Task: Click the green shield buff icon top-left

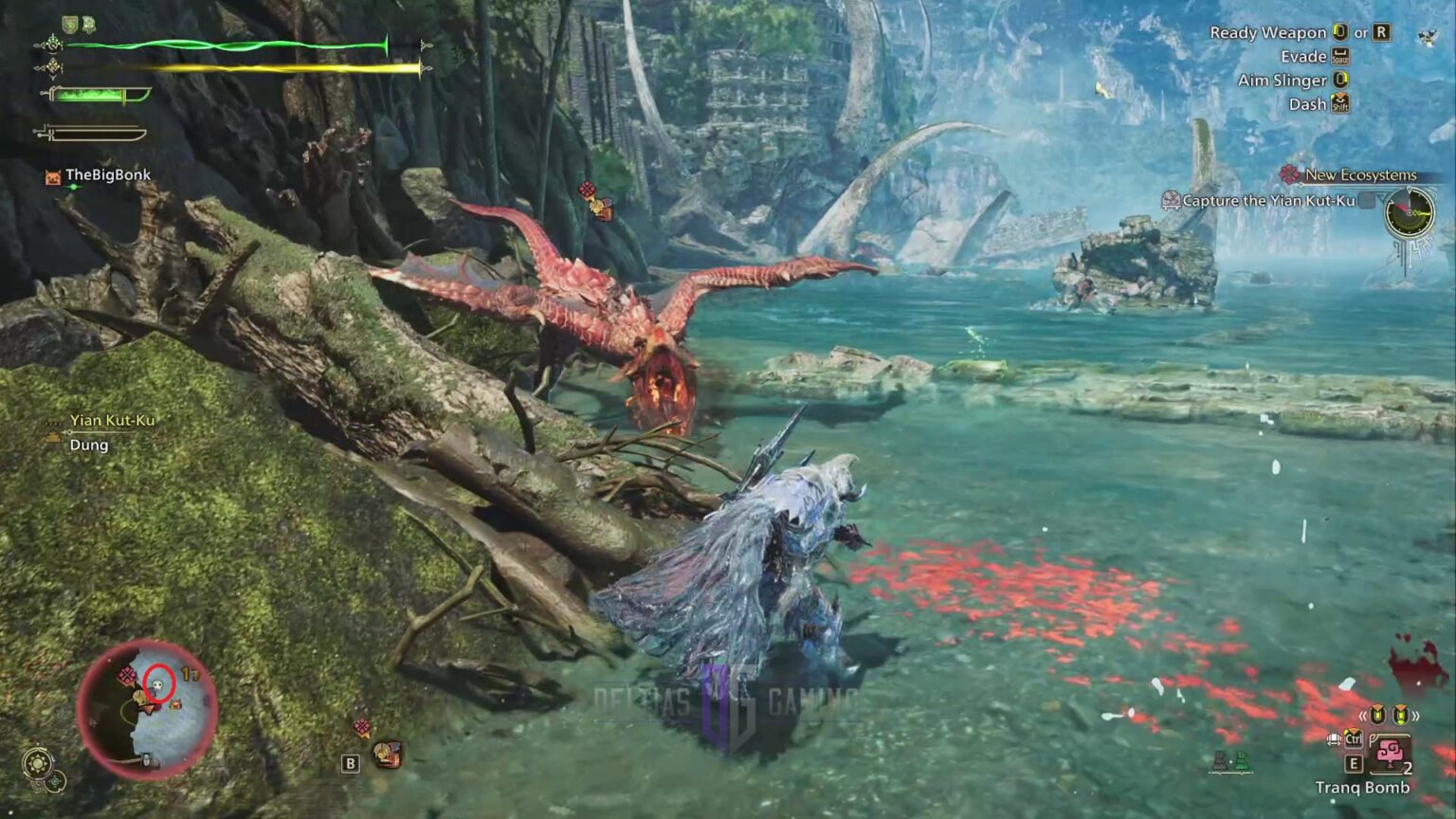Action: 69,23
